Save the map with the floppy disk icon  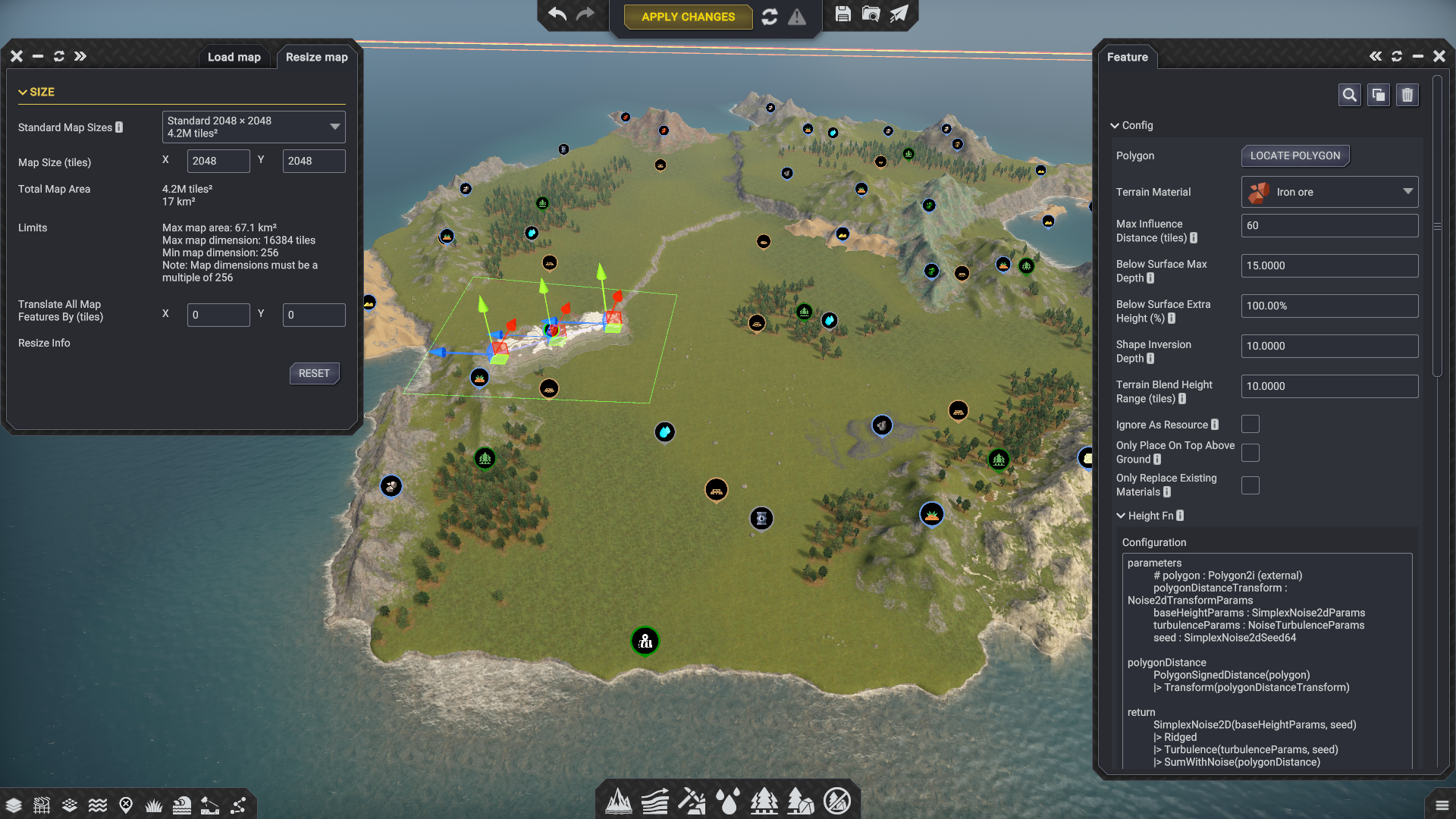pyautogui.click(x=843, y=14)
